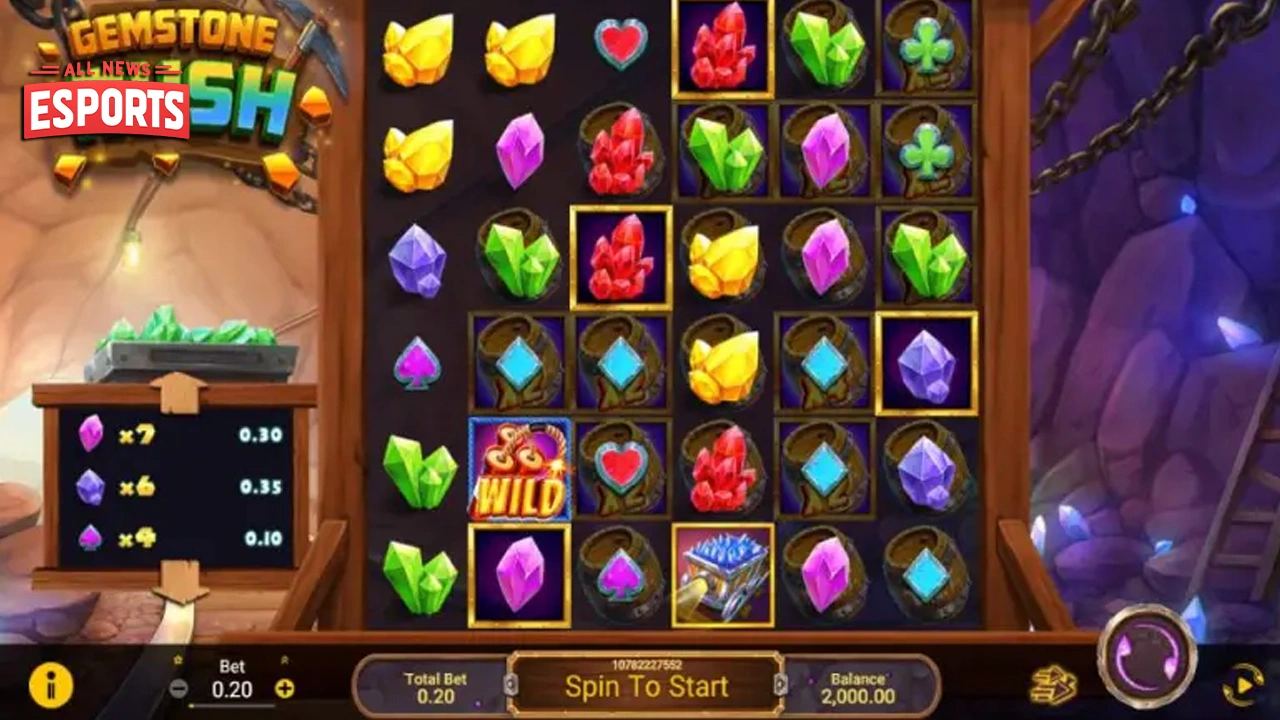1280x720 pixels.
Task: Click the right arrow beside Total Bet
Action: coord(782,687)
